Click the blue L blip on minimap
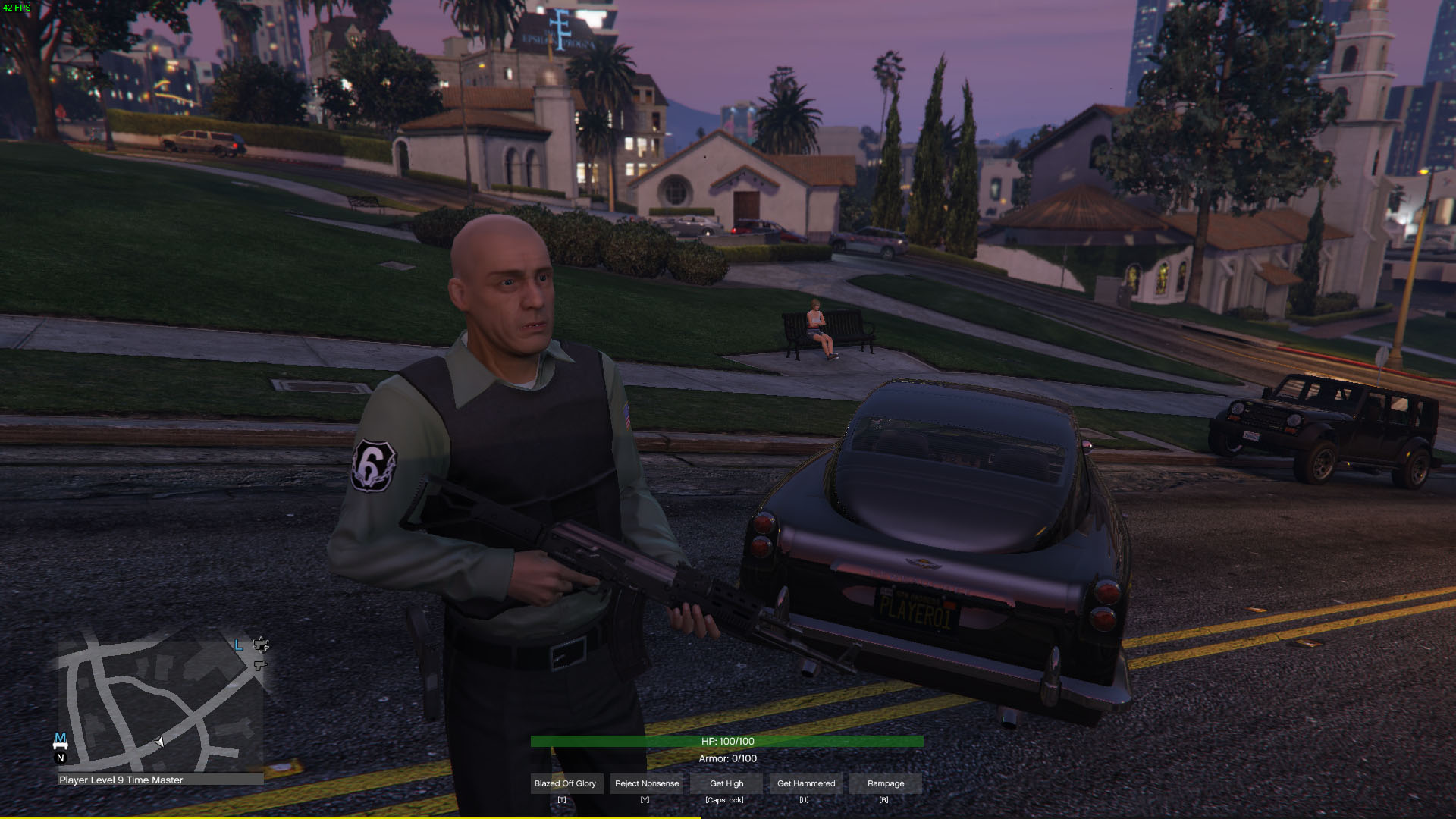Screen dimensions: 1456x819 [239, 645]
